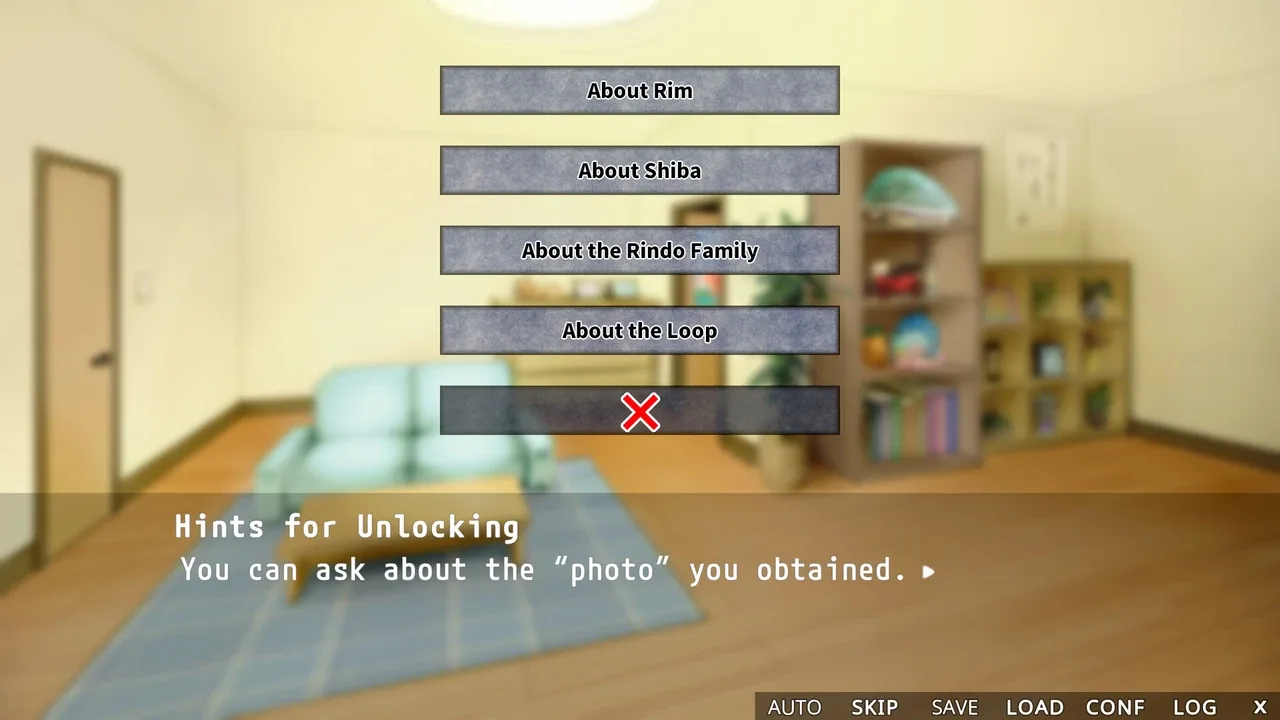Cancel with the red X choice button

point(639,411)
